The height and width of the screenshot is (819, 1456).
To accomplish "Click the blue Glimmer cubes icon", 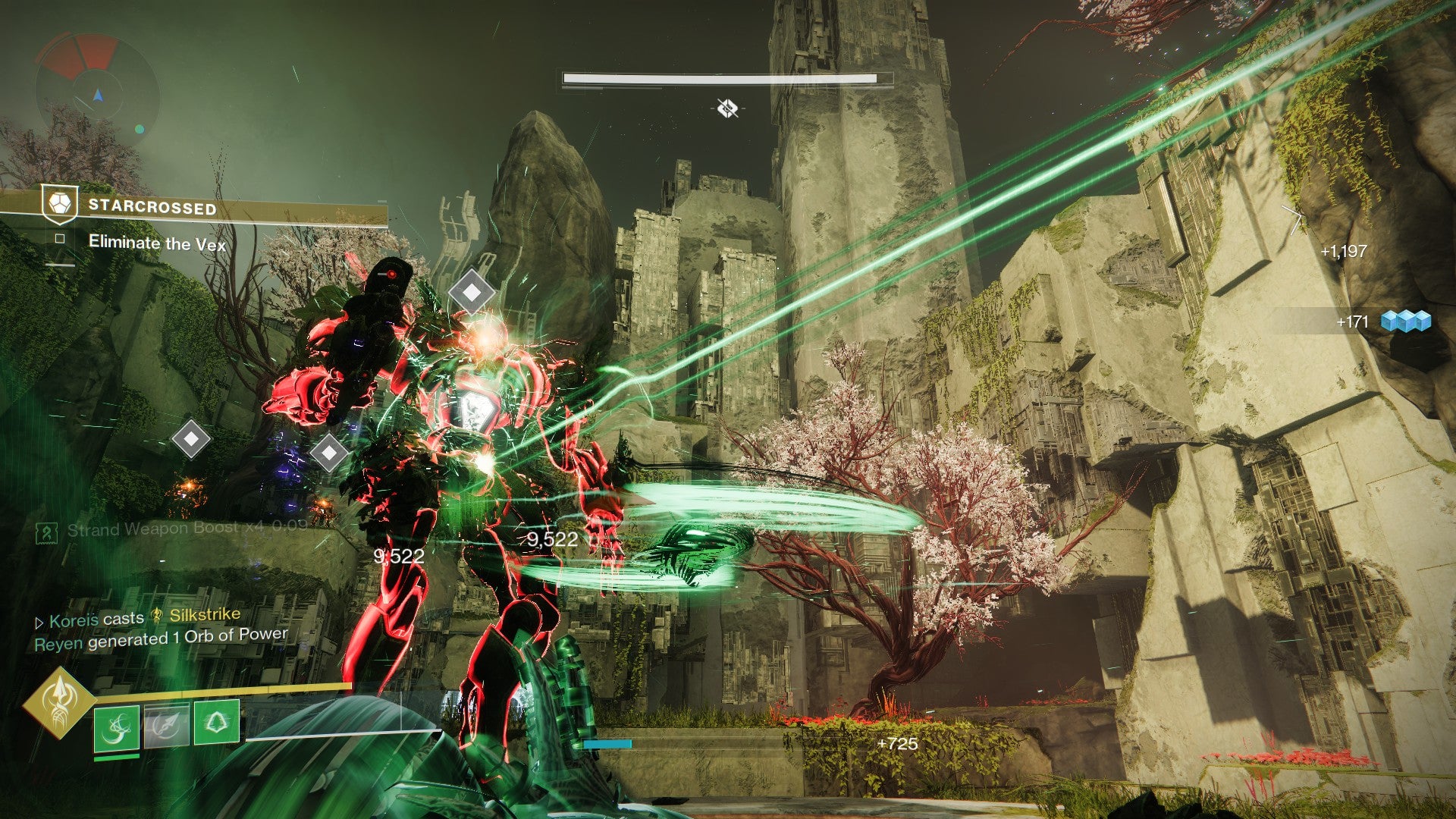I will tap(1405, 322).
